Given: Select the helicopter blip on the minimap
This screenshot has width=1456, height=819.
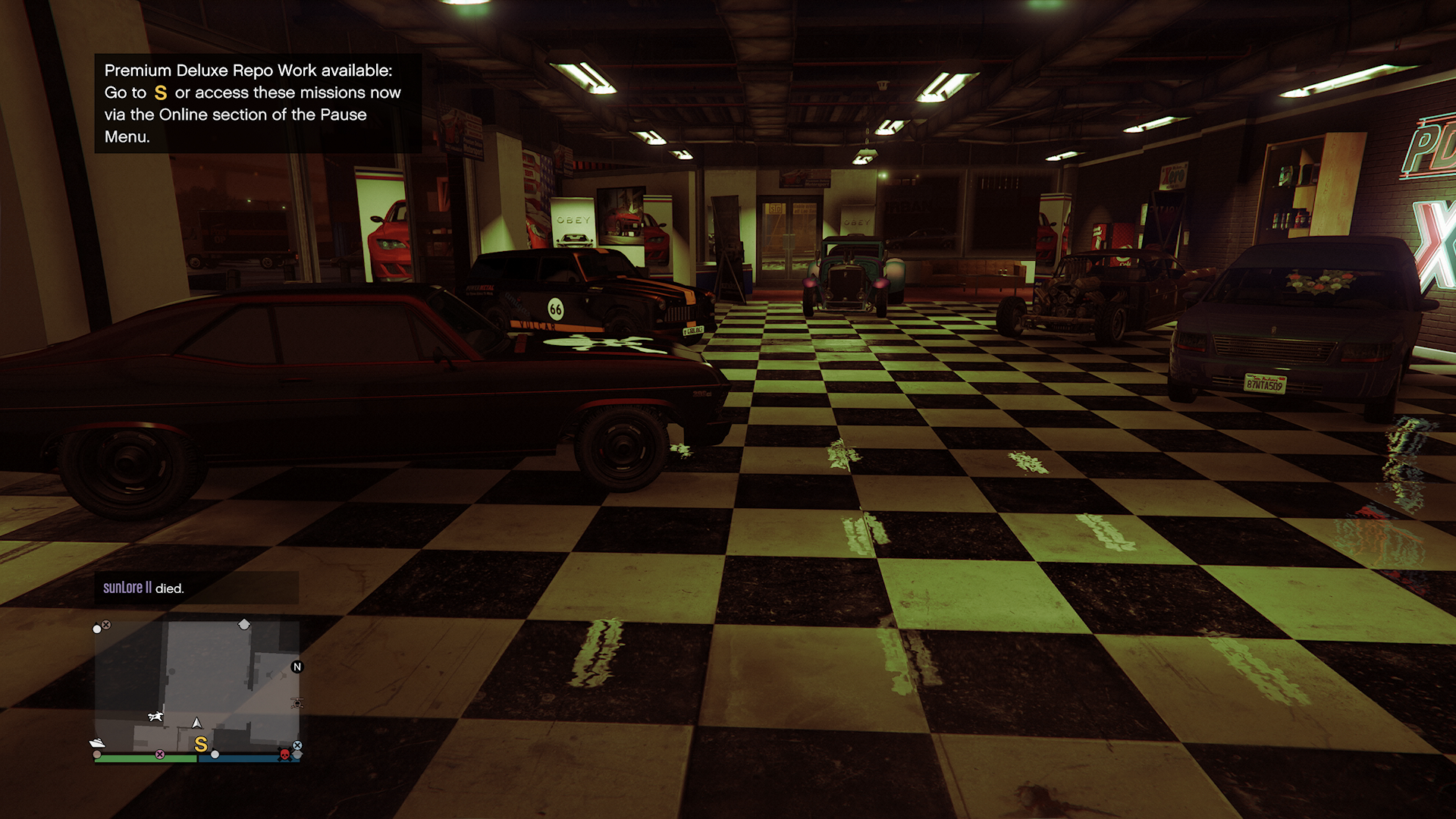Looking at the screenshot, I should [x=297, y=703].
